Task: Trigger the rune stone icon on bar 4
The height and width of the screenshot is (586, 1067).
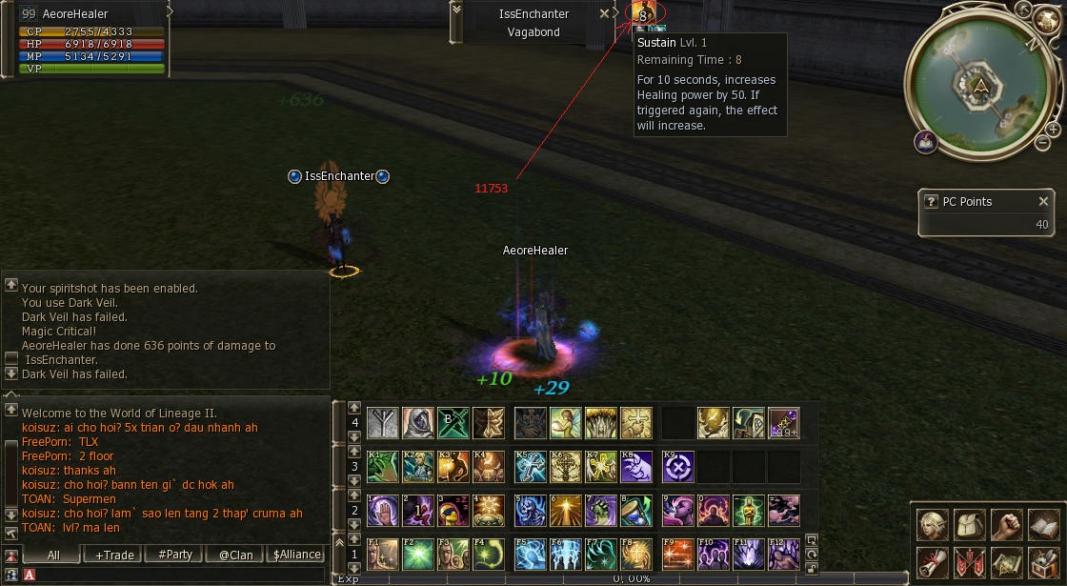Action: coord(382,423)
